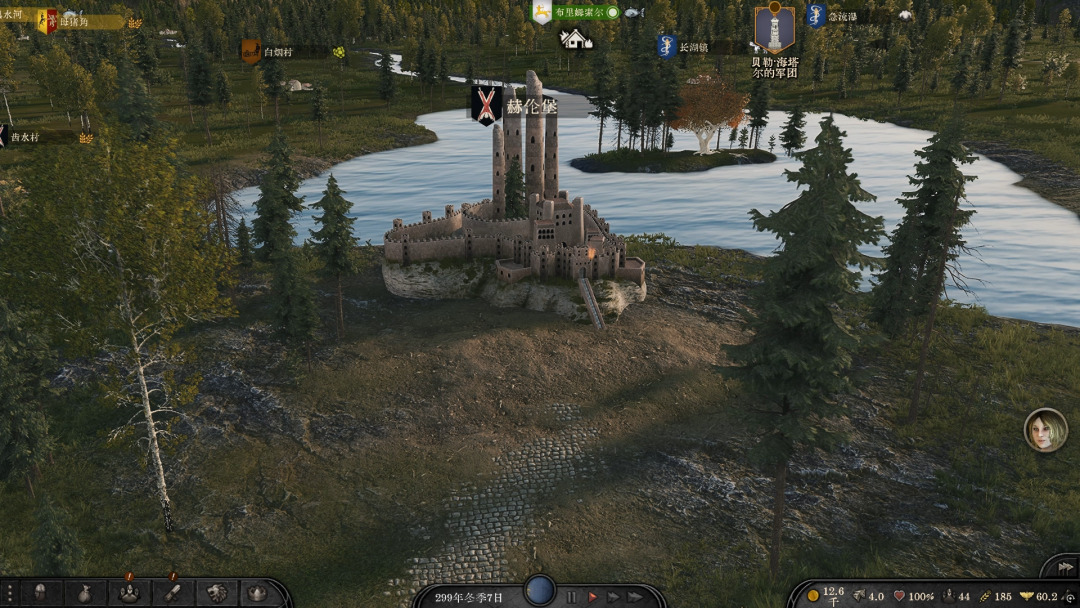Image resolution: width=1080 pixels, height=608 pixels.
Task: Open the character screen helmet icon
Action: (x=41, y=593)
